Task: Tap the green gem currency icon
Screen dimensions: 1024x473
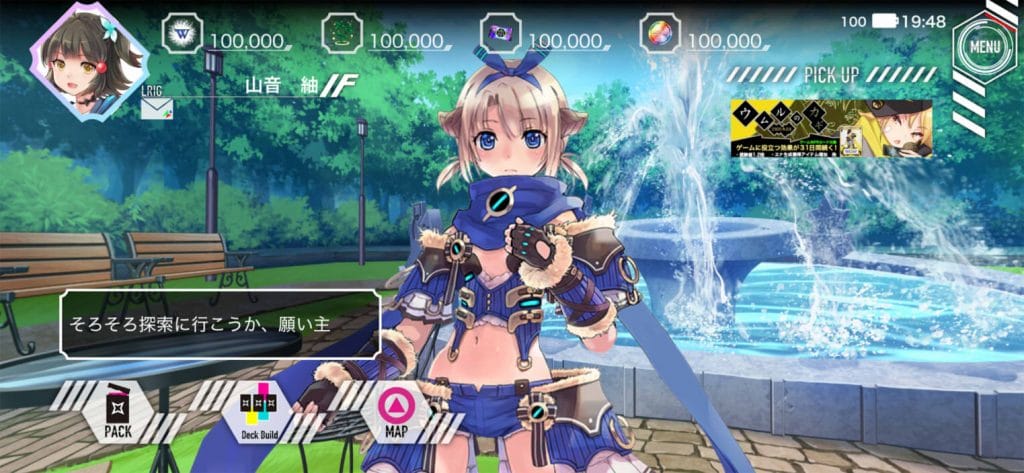Action: pos(341,33)
